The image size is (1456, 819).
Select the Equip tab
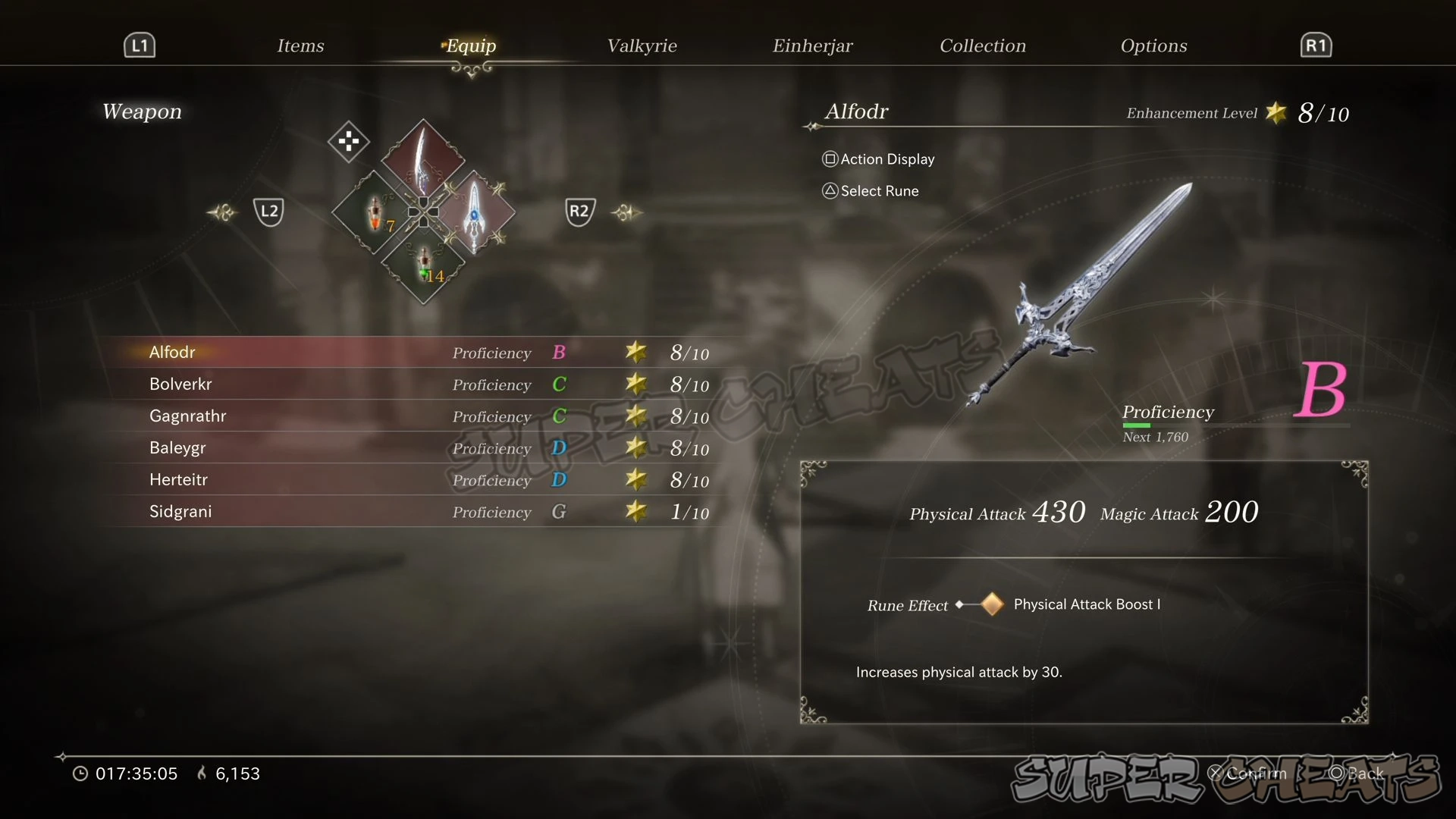click(x=471, y=46)
